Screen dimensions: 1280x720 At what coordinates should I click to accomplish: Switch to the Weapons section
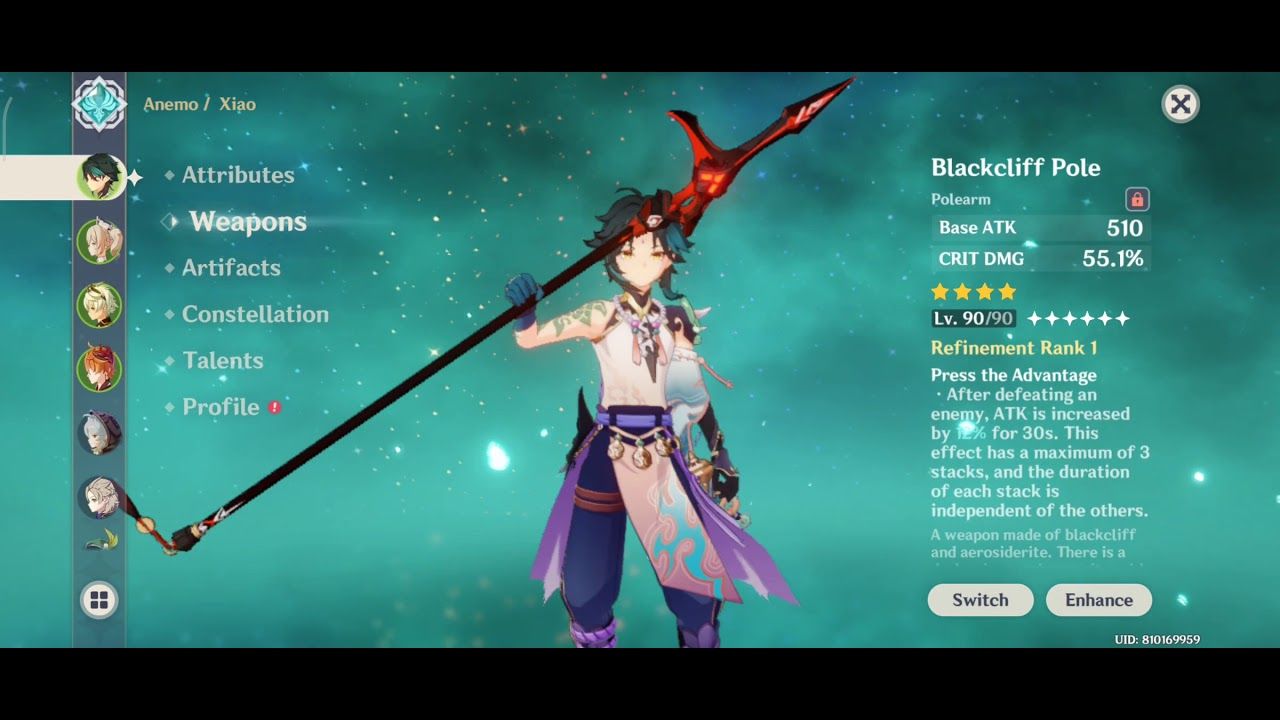coord(246,222)
